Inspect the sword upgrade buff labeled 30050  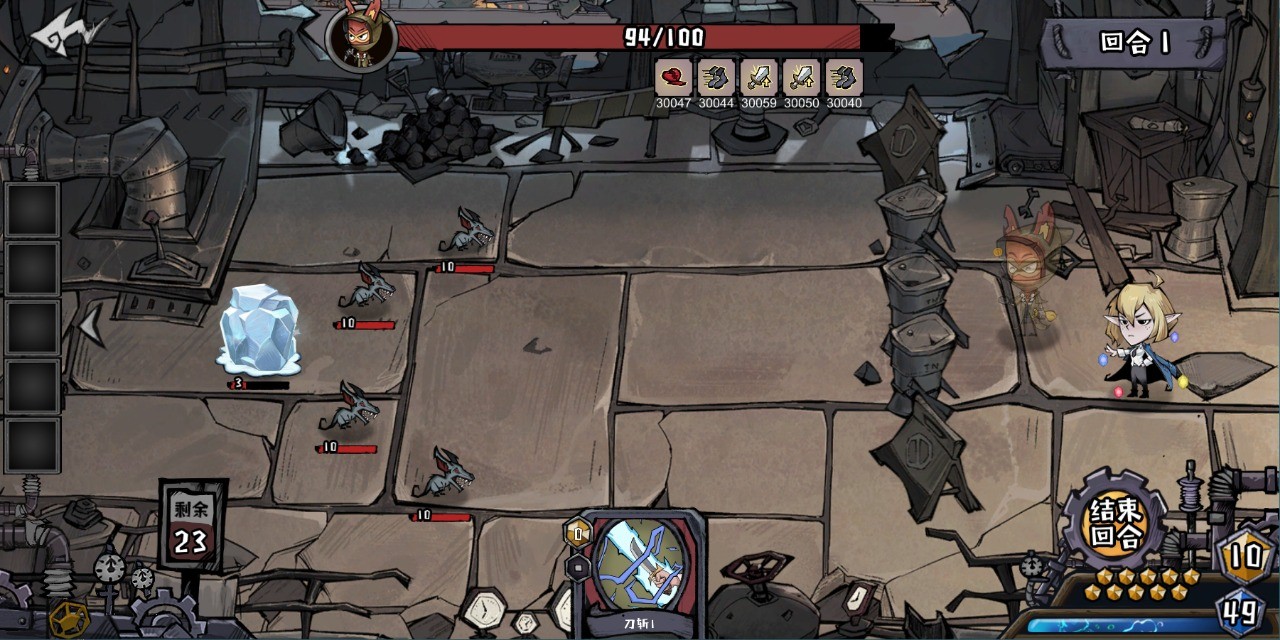click(x=802, y=78)
